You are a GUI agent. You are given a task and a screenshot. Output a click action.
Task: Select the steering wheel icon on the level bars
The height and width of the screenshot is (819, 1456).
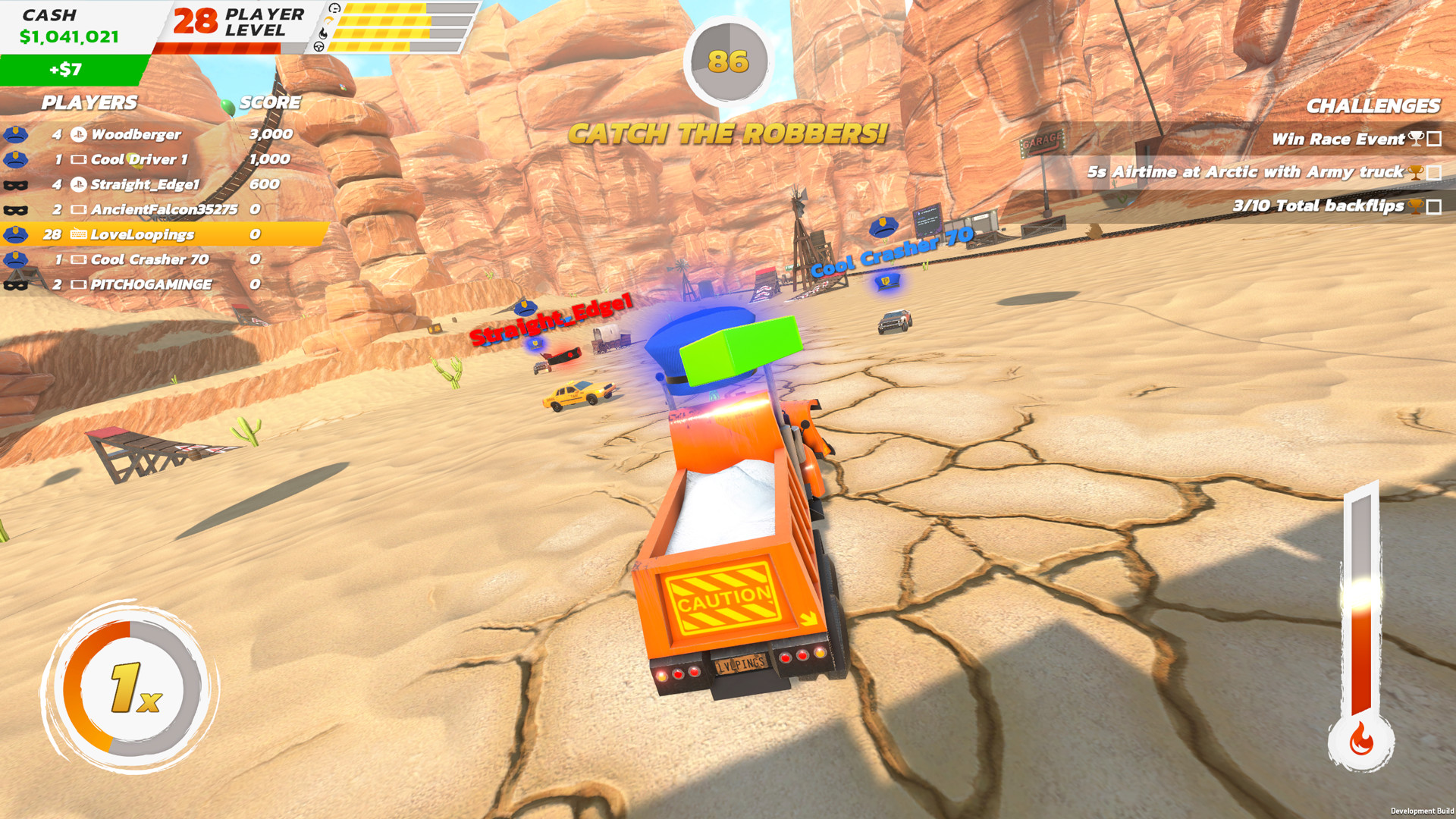click(318, 45)
